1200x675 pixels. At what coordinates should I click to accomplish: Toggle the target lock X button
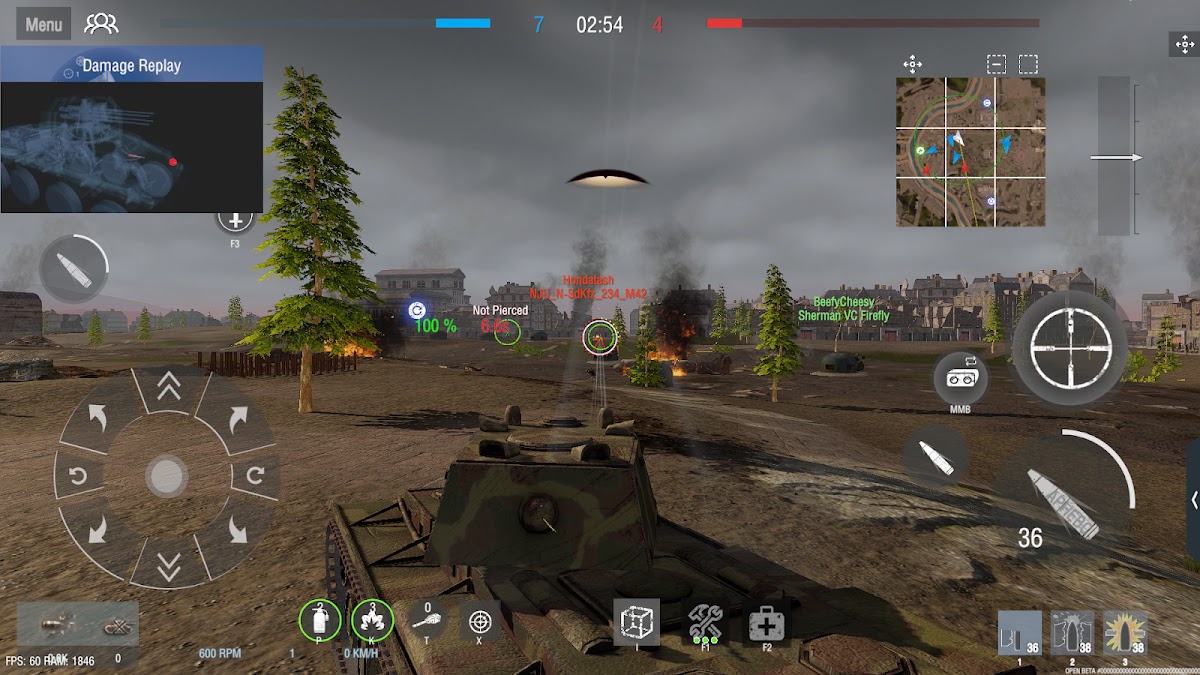[x=480, y=622]
